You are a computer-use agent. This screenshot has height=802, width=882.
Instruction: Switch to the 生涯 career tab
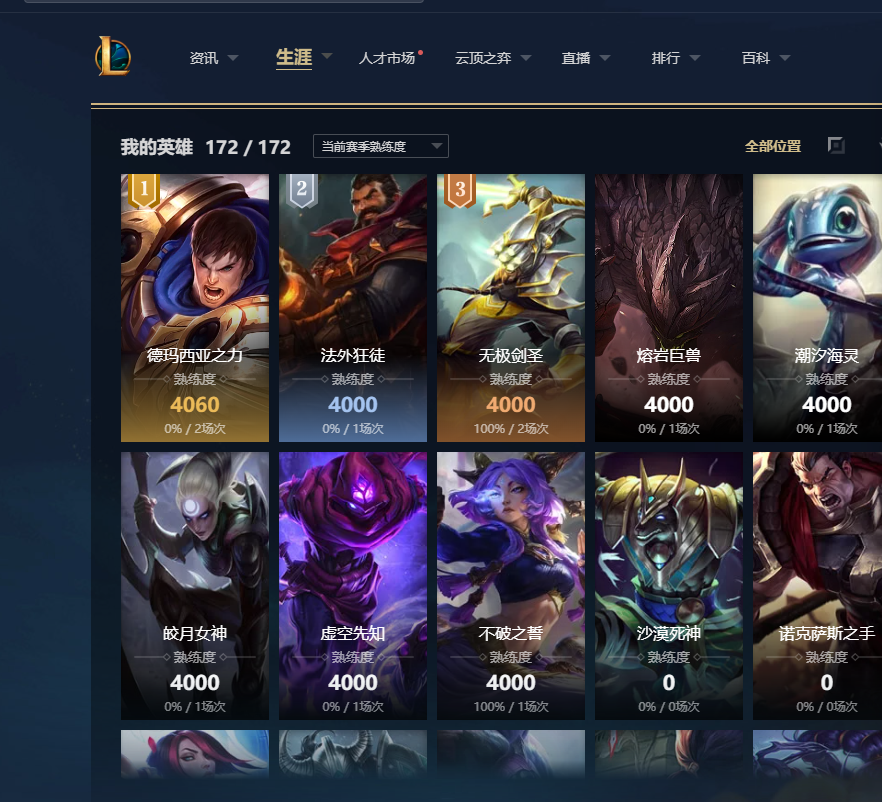tap(294, 57)
